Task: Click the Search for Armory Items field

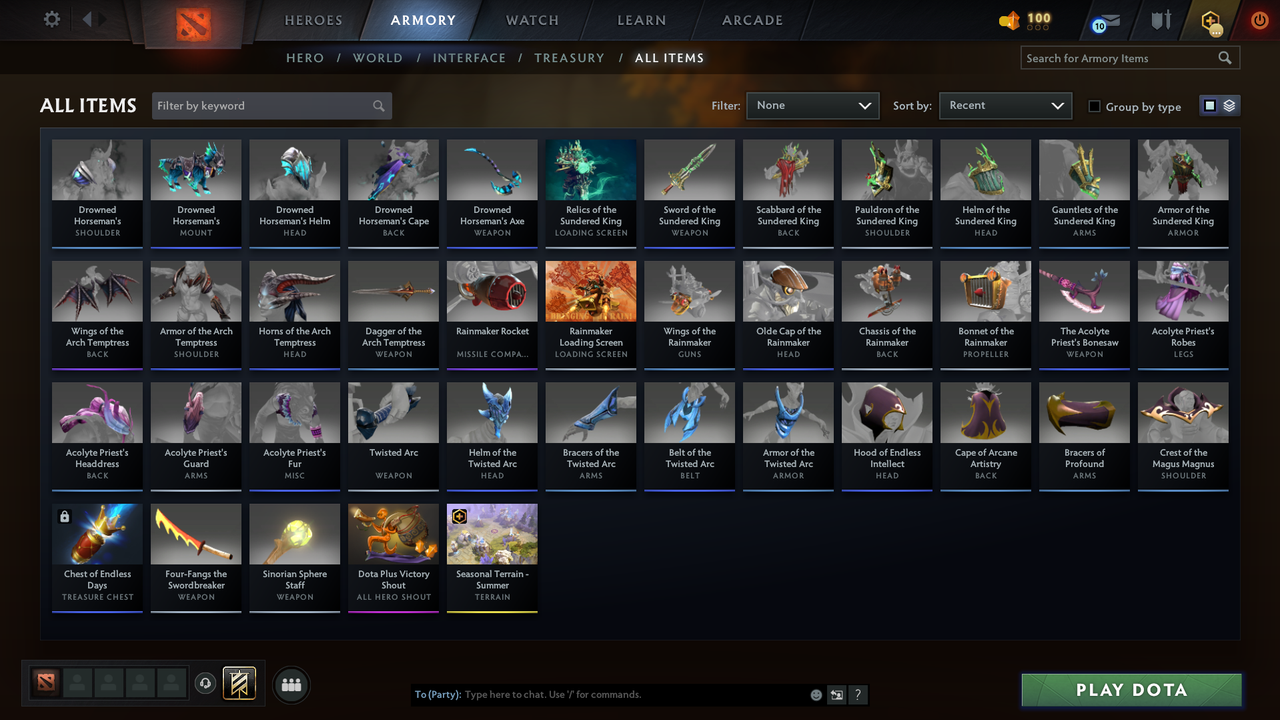Action: click(1120, 58)
